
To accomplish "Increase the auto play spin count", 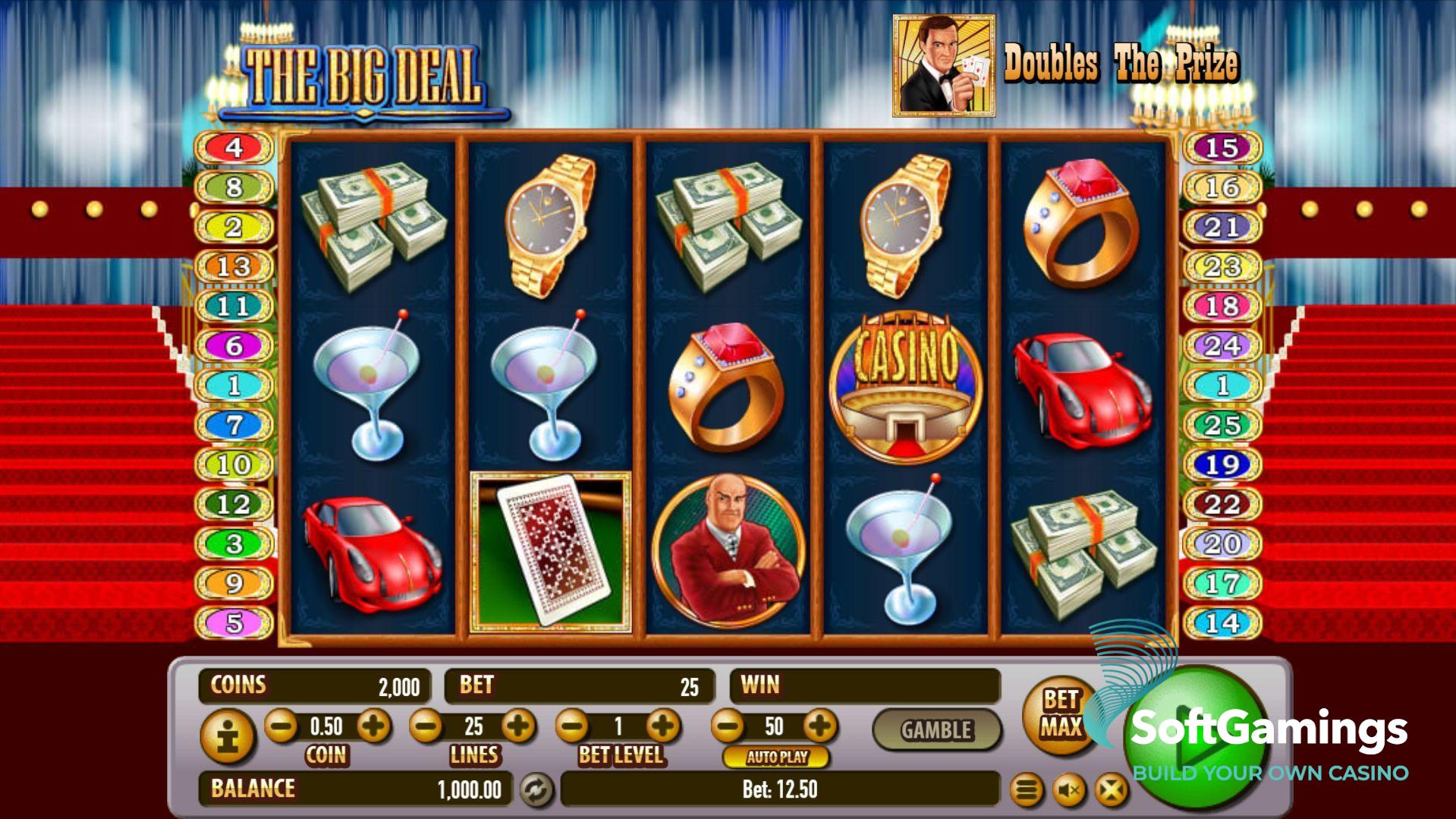I will point(819,726).
